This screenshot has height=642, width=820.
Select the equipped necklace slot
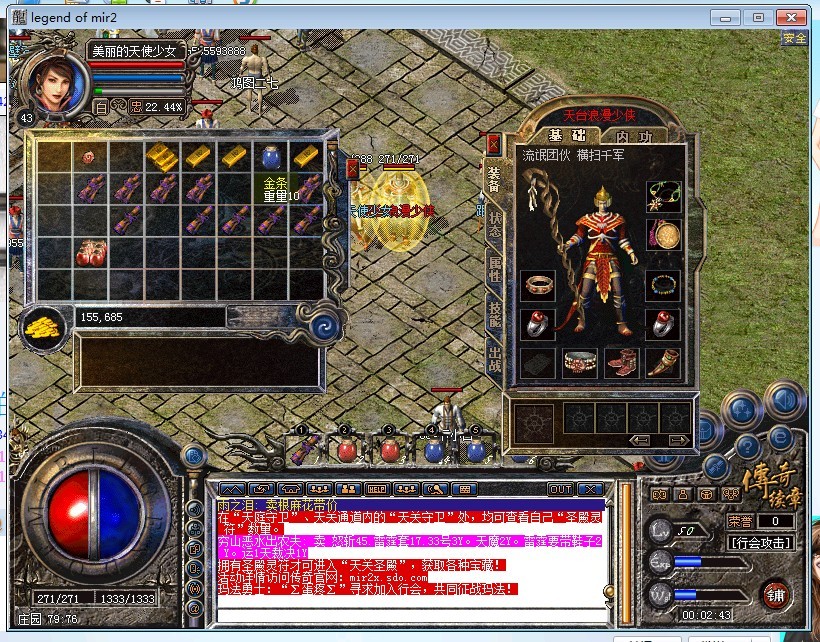coord(663,195)
